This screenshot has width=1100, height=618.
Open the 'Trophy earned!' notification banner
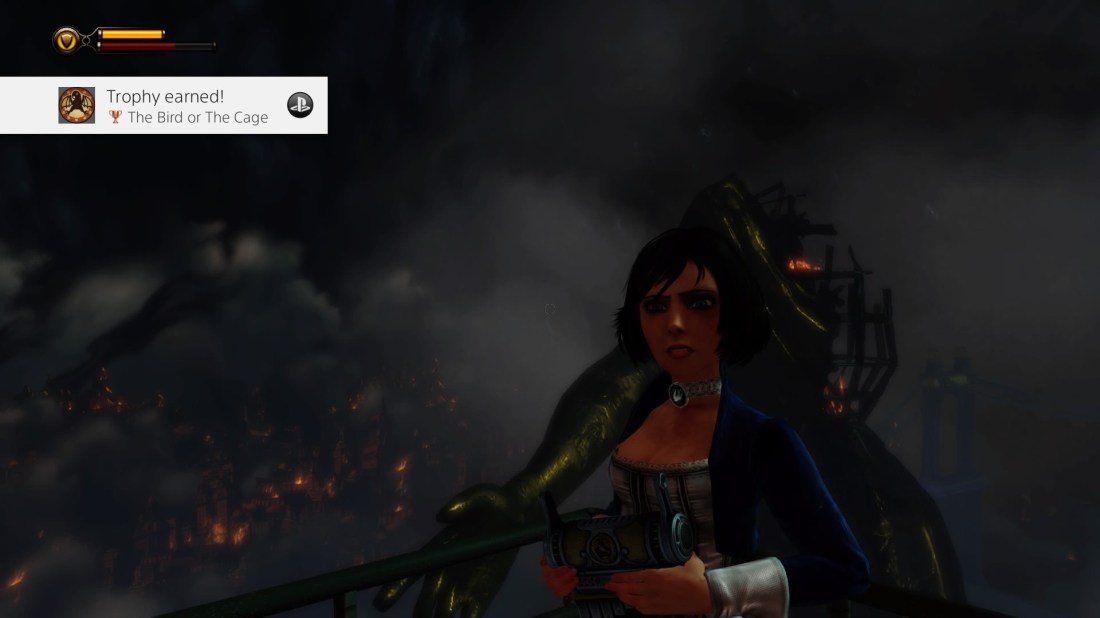tap(187, 106)
